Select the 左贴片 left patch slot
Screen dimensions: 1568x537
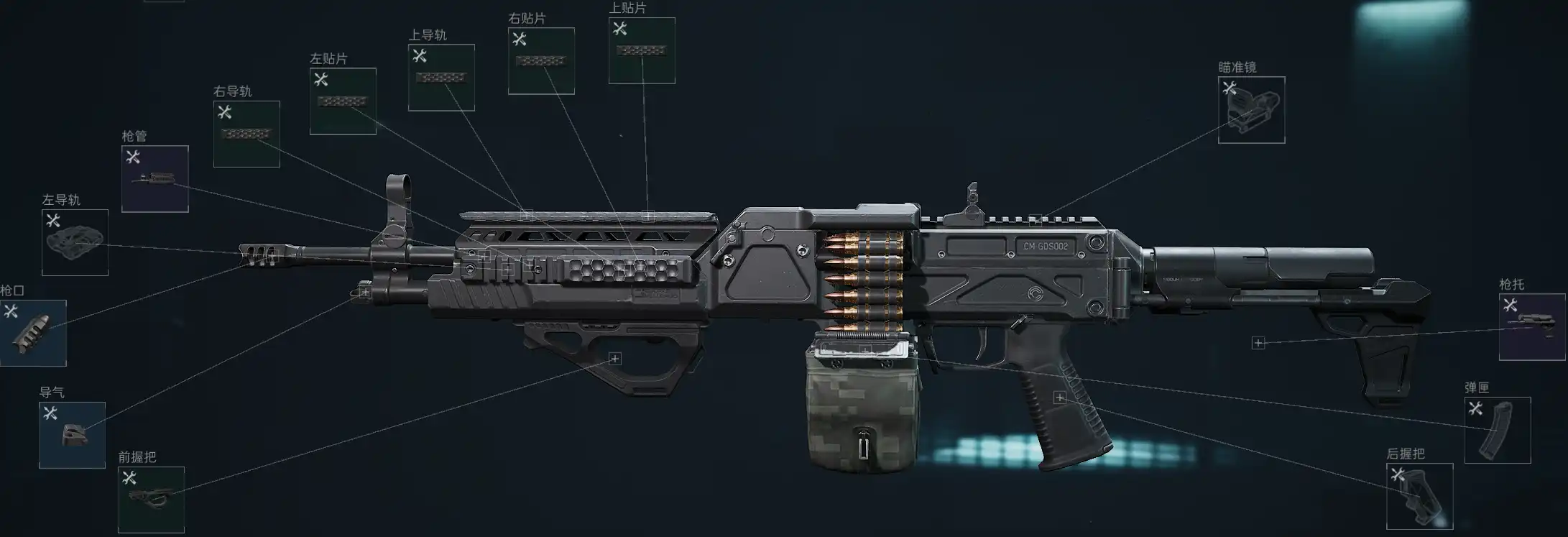(x=343, y=101)
